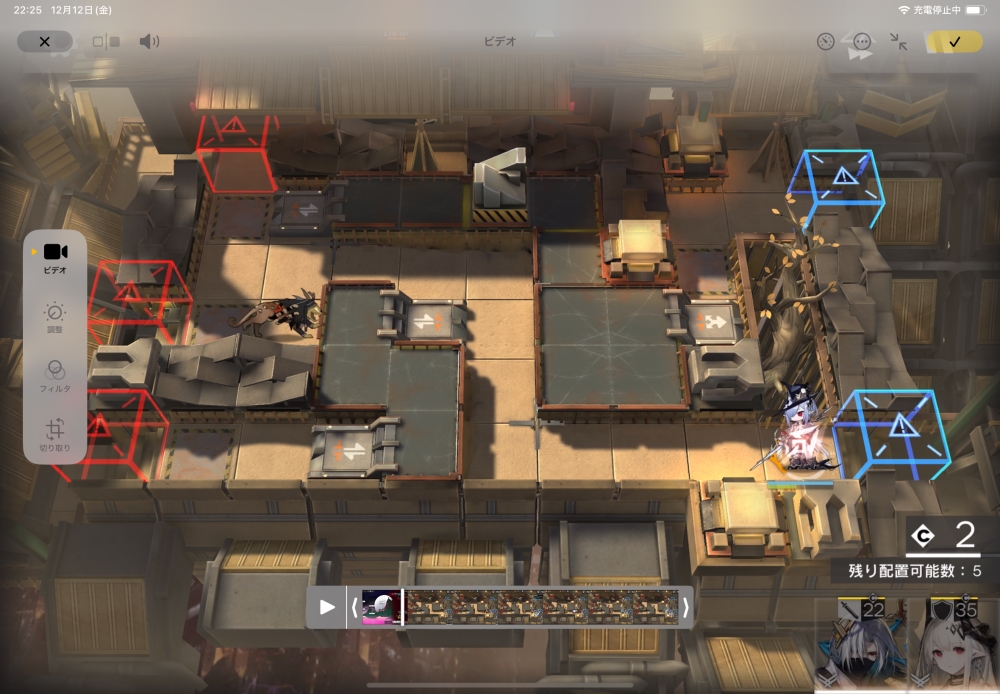Screen dimensions: 1000x694
Task: Play the video in the editor timeline
Action: [x=327, y=607]
